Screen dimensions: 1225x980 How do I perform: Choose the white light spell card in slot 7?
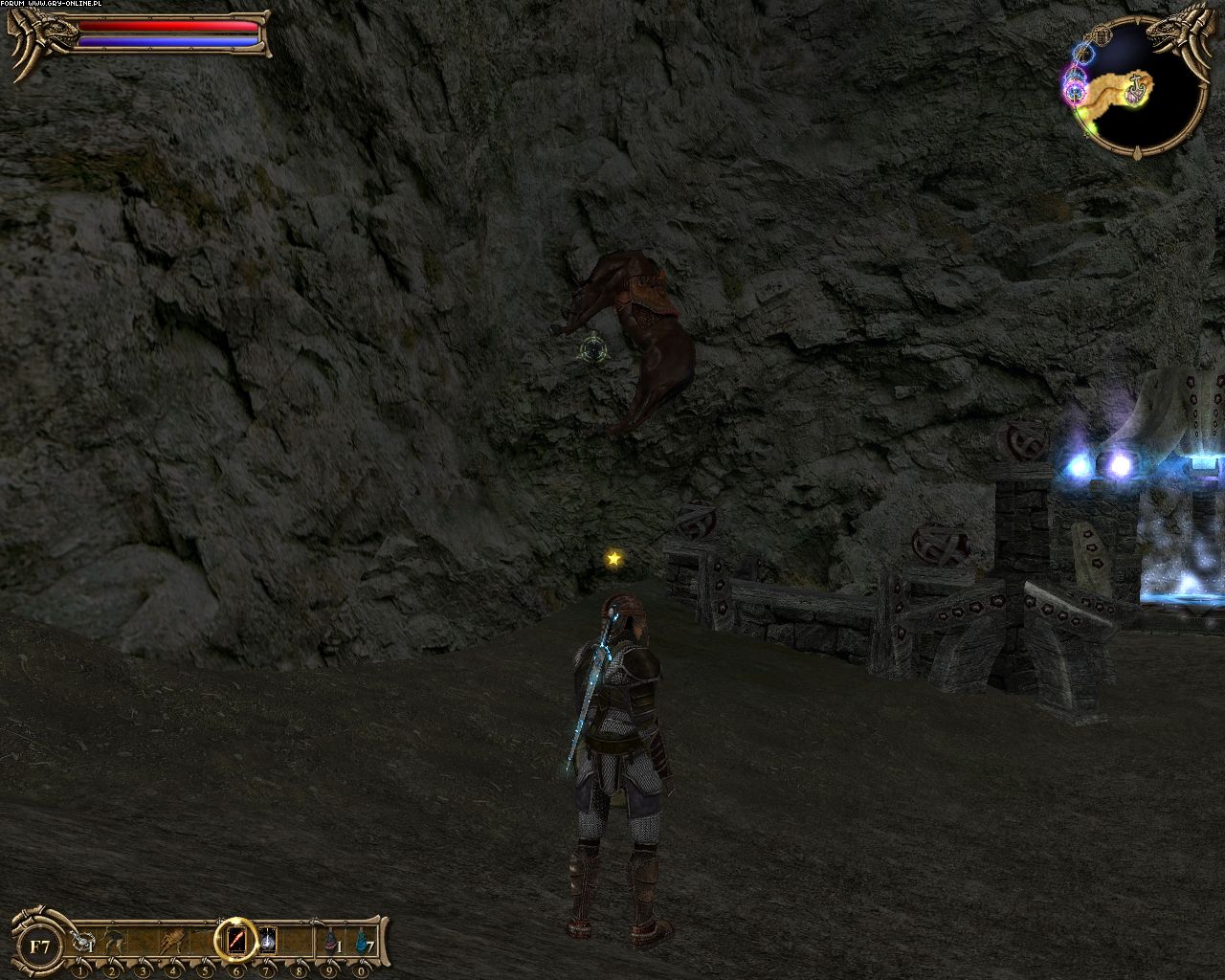coord(268,943)
